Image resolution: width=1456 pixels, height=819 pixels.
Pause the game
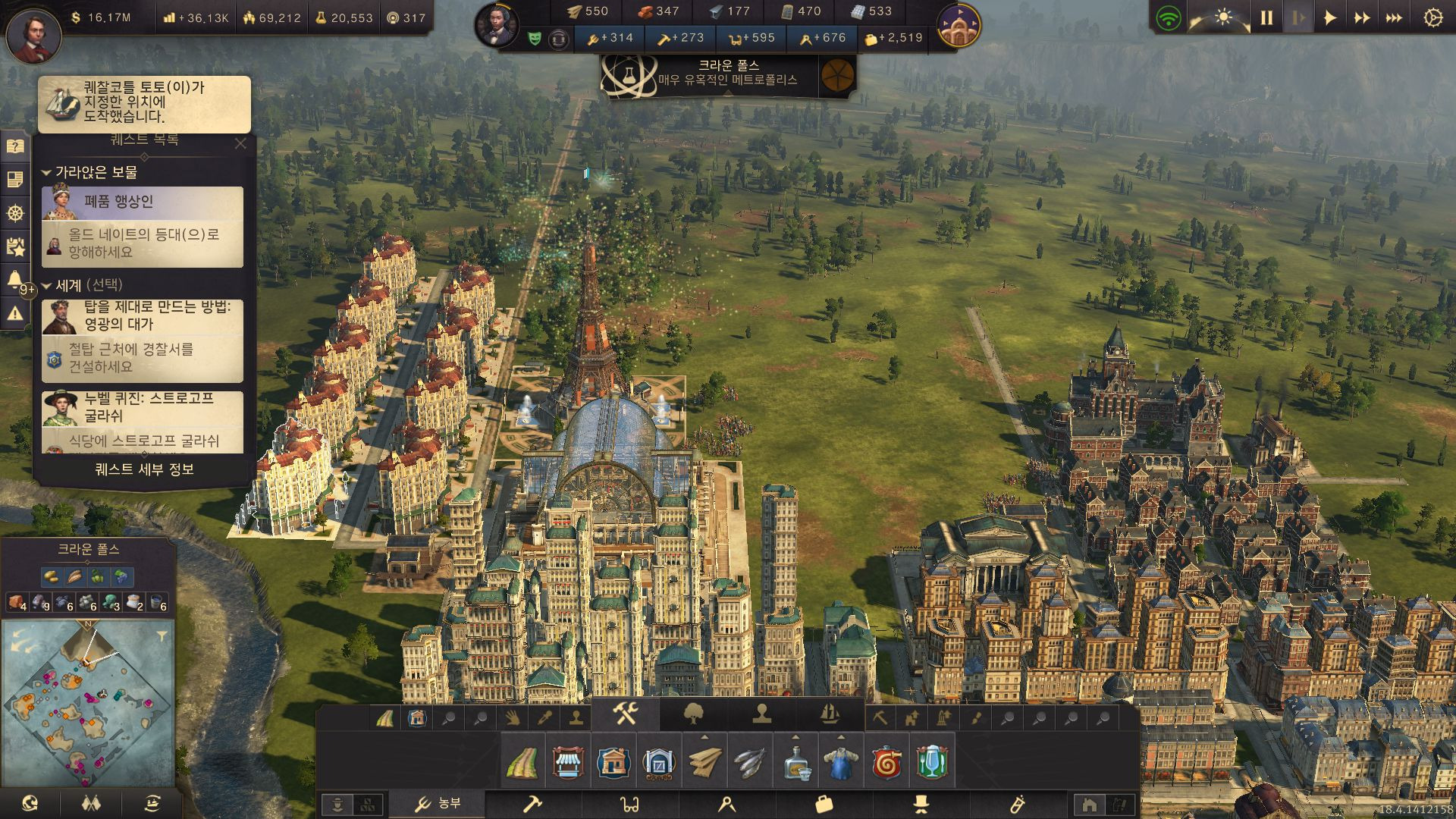pos(1266,18)
